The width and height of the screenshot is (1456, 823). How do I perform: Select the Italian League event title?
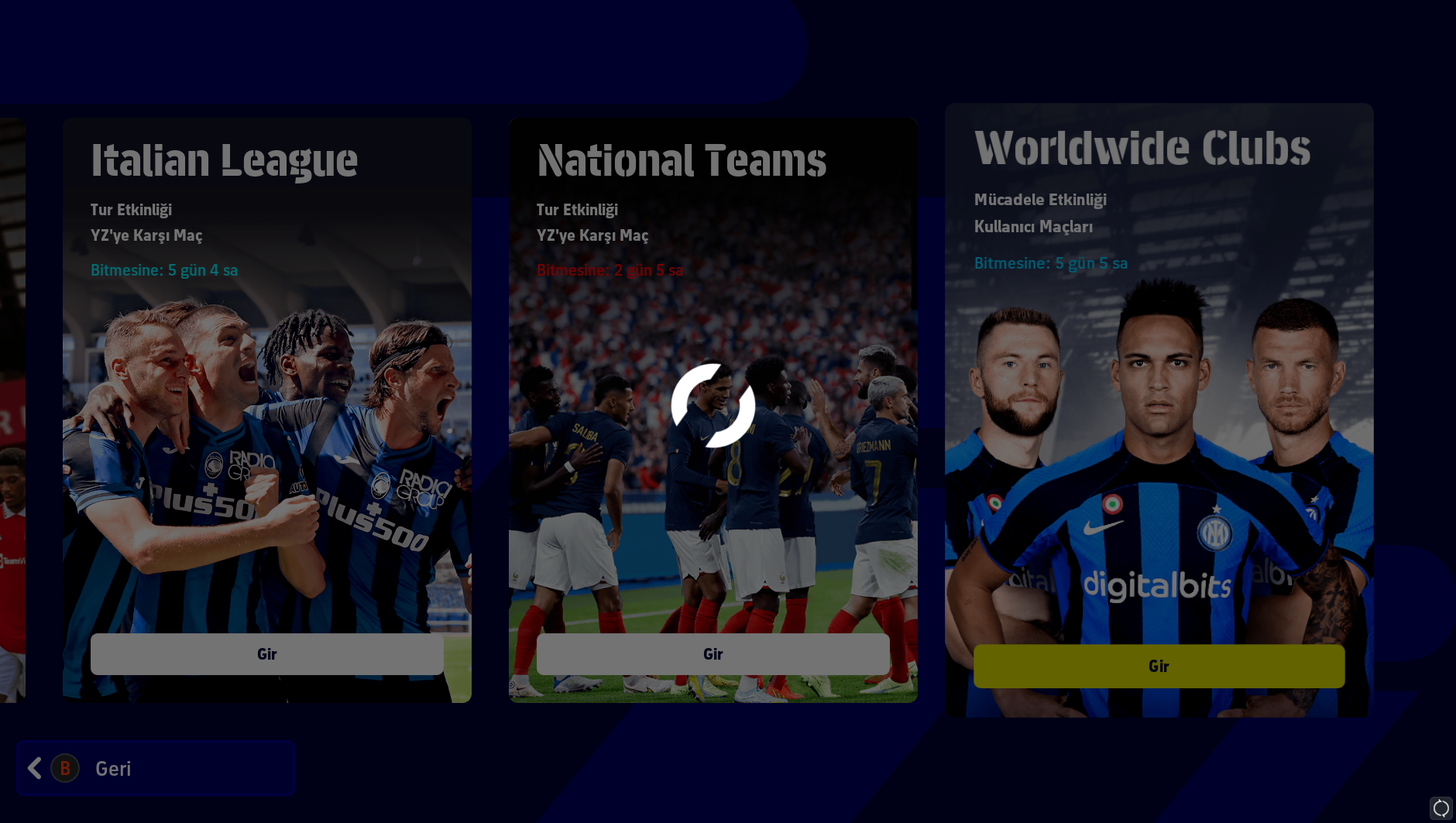point(225,160)
